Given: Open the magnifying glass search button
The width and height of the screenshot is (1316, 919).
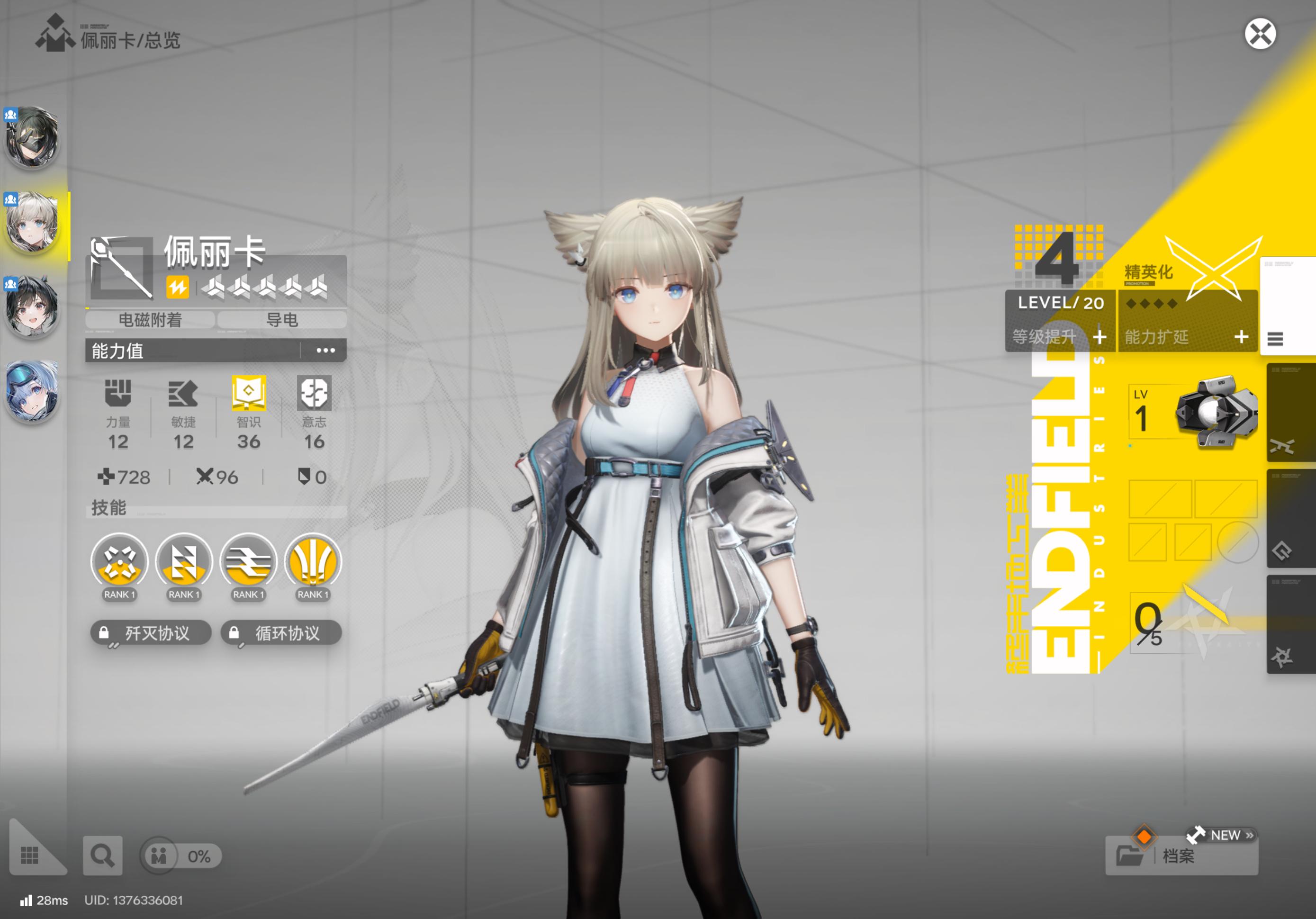Looking at the screenshot, I should (x=103, y=856).
